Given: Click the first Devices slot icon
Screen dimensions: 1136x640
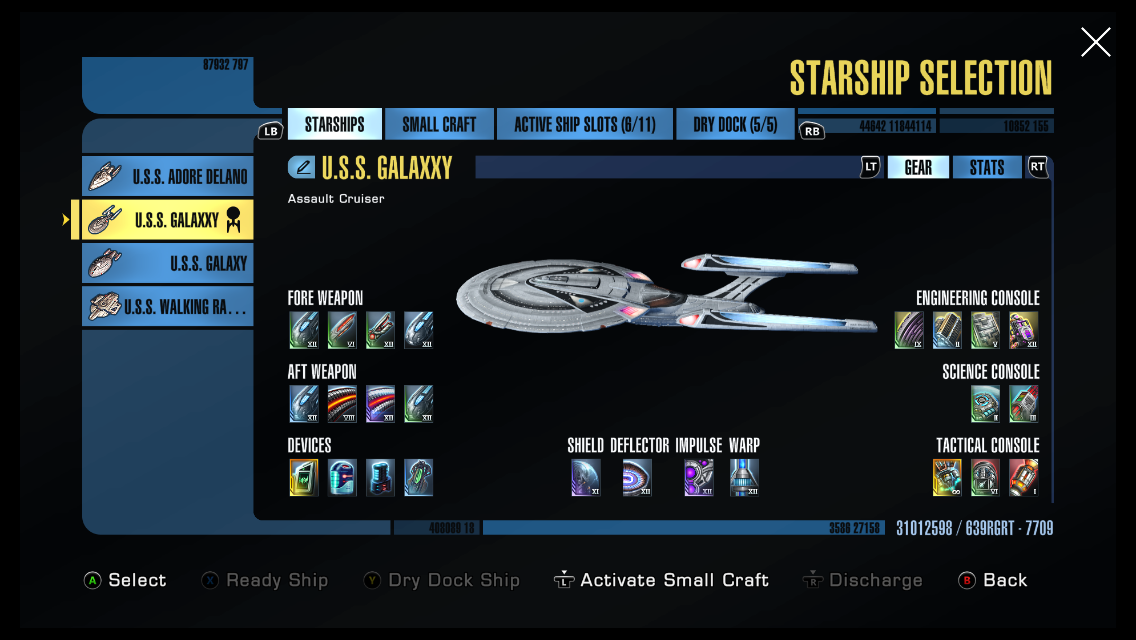Looking at the screenshot, I should [304, 477].
